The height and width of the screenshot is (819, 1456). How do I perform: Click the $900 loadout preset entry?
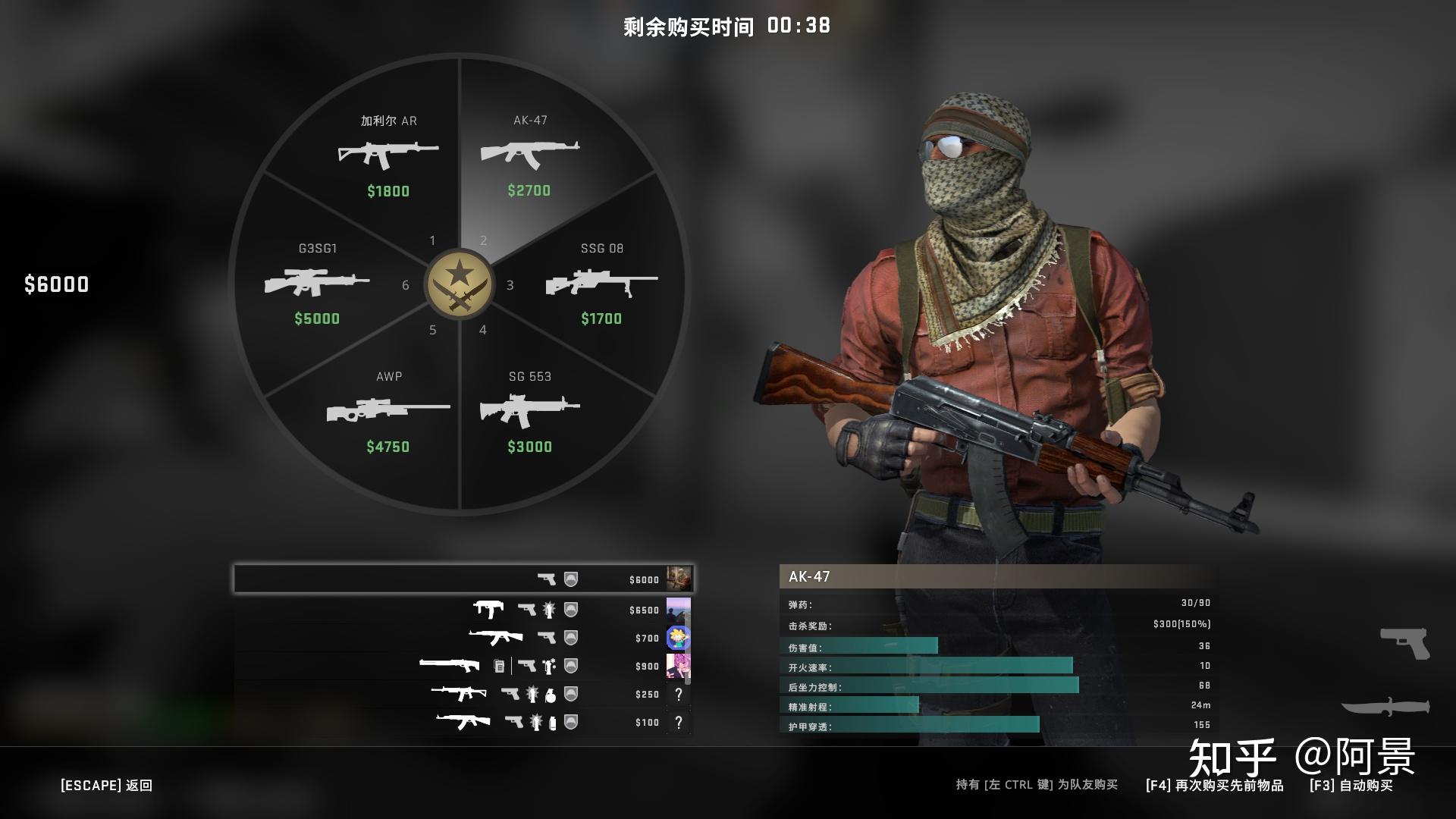click(x=463, y=666)
